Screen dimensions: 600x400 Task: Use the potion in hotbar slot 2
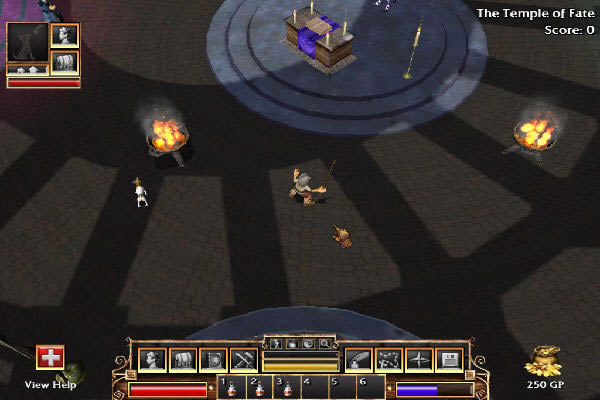pos(259,388)
